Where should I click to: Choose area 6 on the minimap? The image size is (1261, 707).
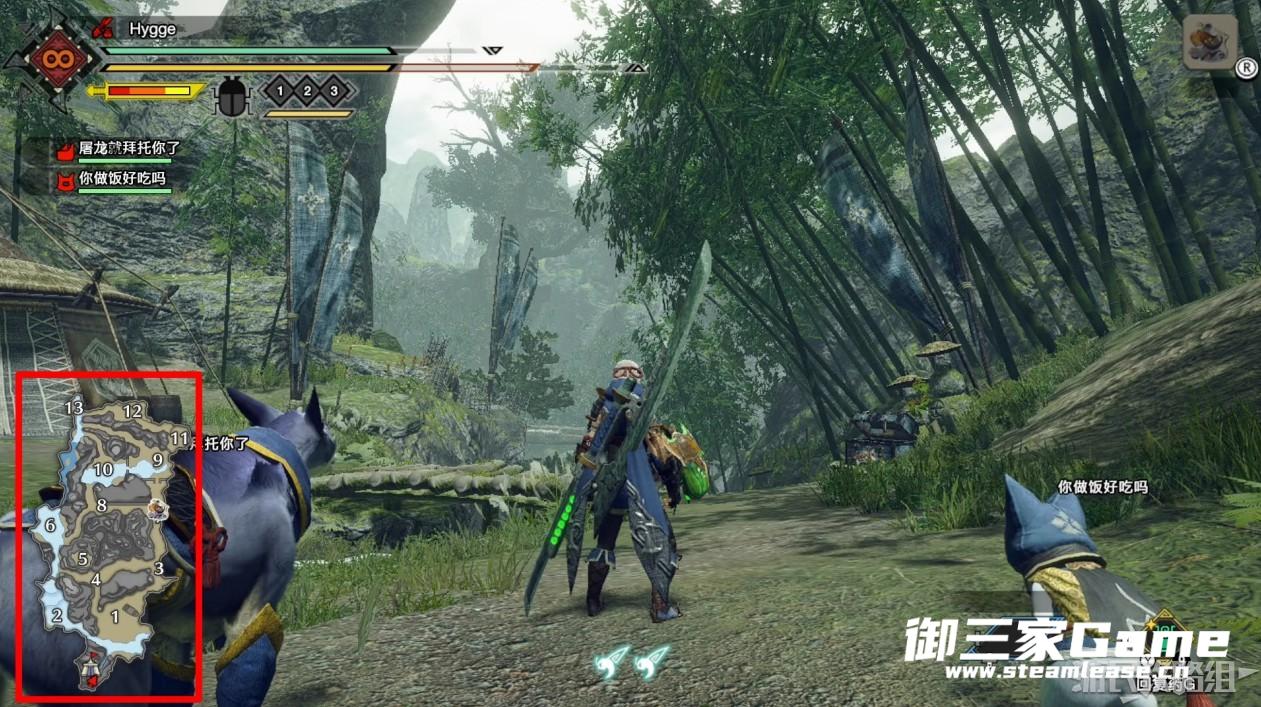coord(50,525)
